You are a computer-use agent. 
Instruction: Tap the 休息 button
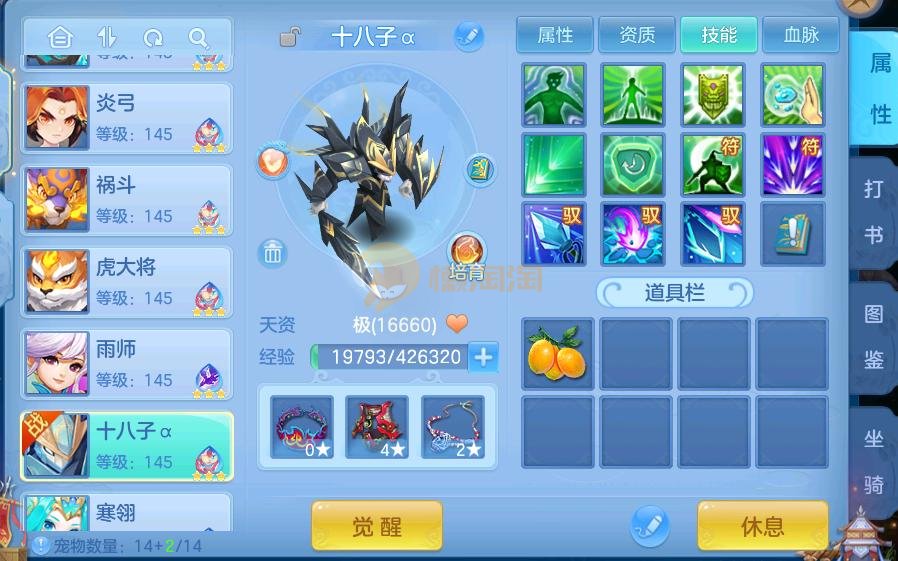(762, 526)
